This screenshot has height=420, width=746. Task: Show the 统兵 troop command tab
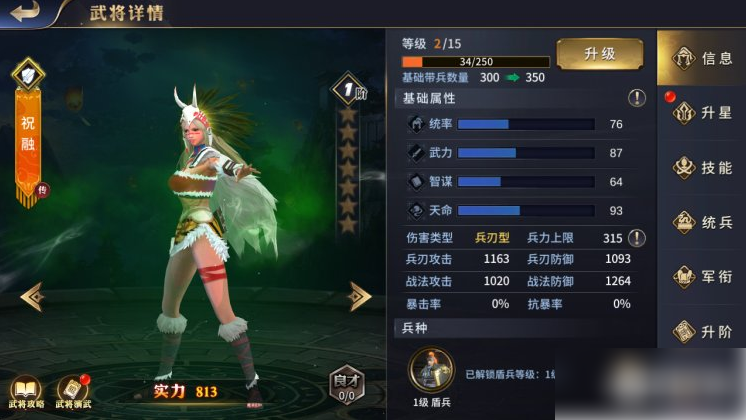(x=701, y=222)
